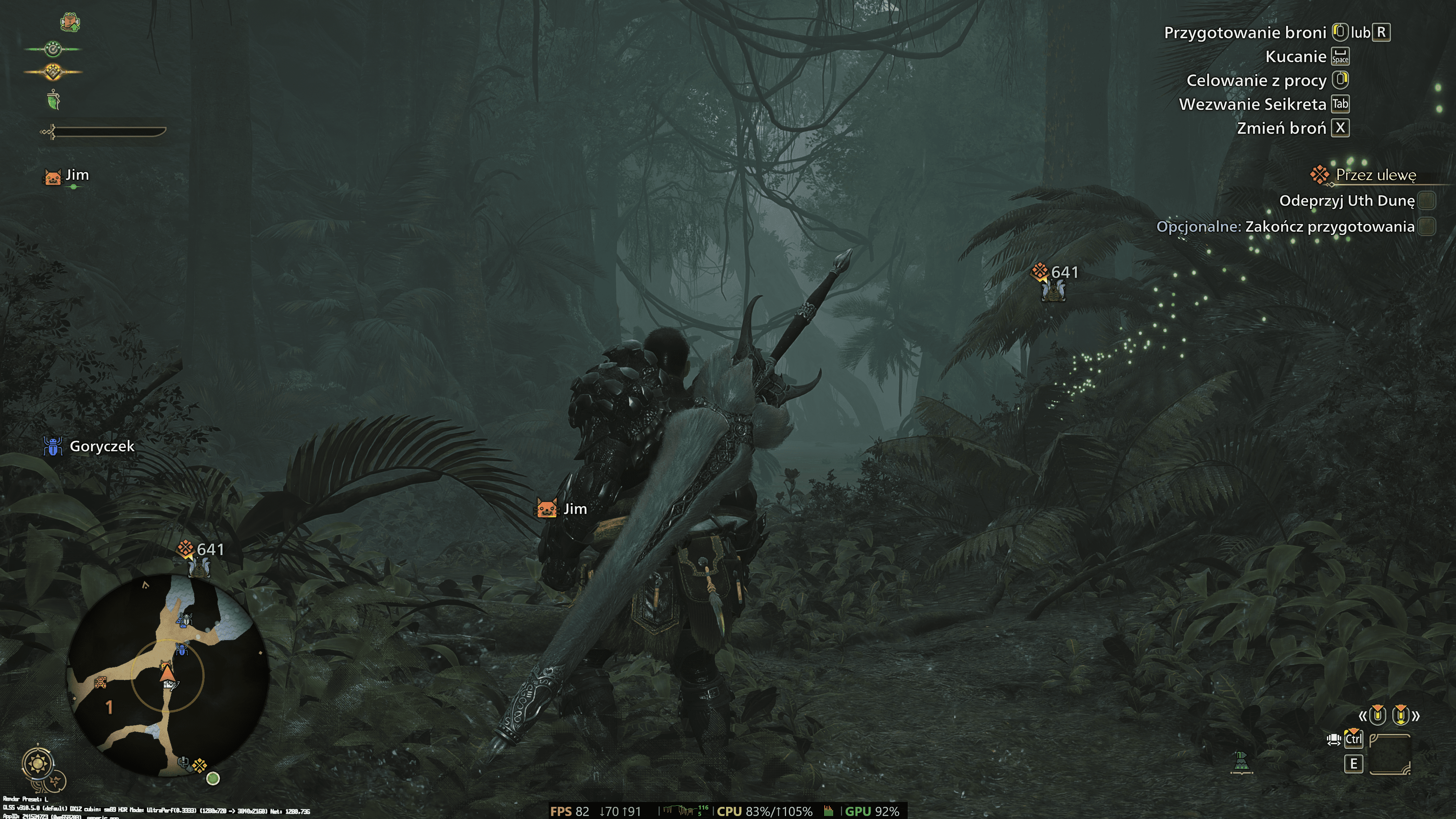Click the green dot beside the minimap
Image resolution: width=1456 pixels, height=819 pixels.
tap(213, 779)
